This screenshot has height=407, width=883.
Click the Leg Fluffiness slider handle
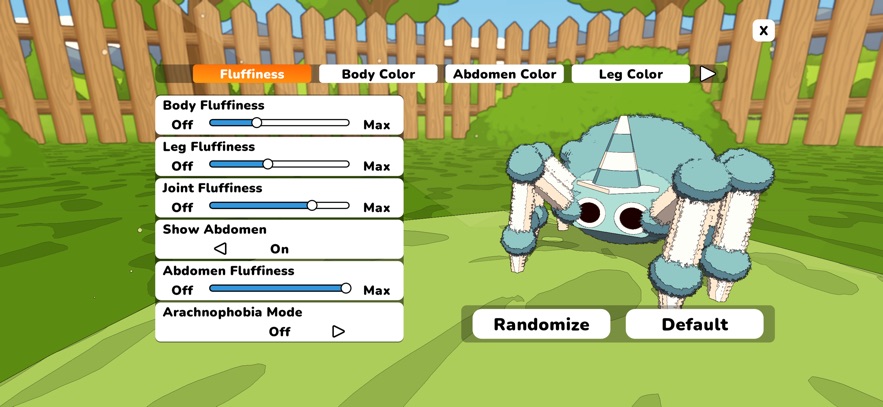coord(268,164)
